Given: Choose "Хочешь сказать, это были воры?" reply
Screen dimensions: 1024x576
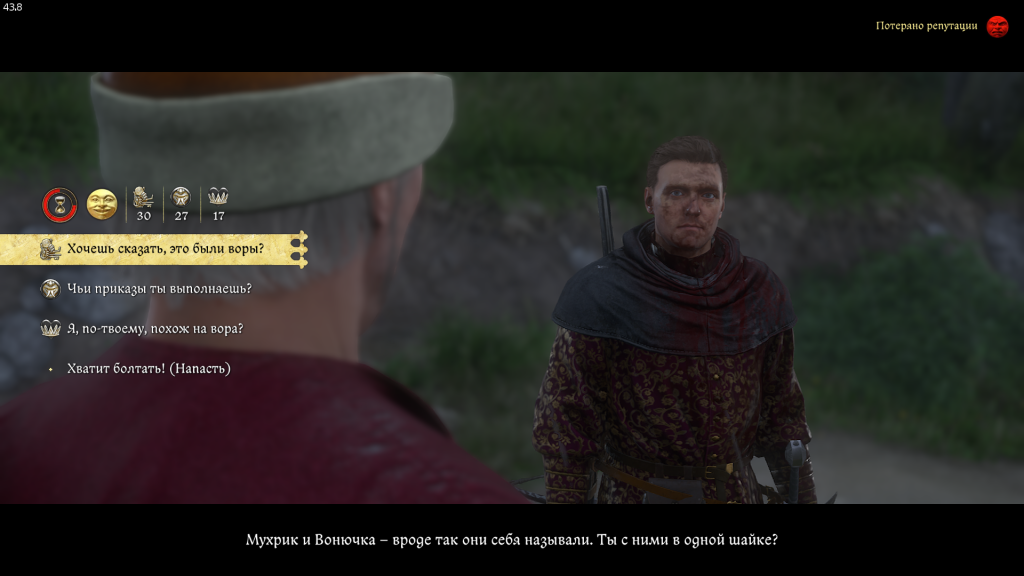Looking at the screenshot, I should click(165, 248).
